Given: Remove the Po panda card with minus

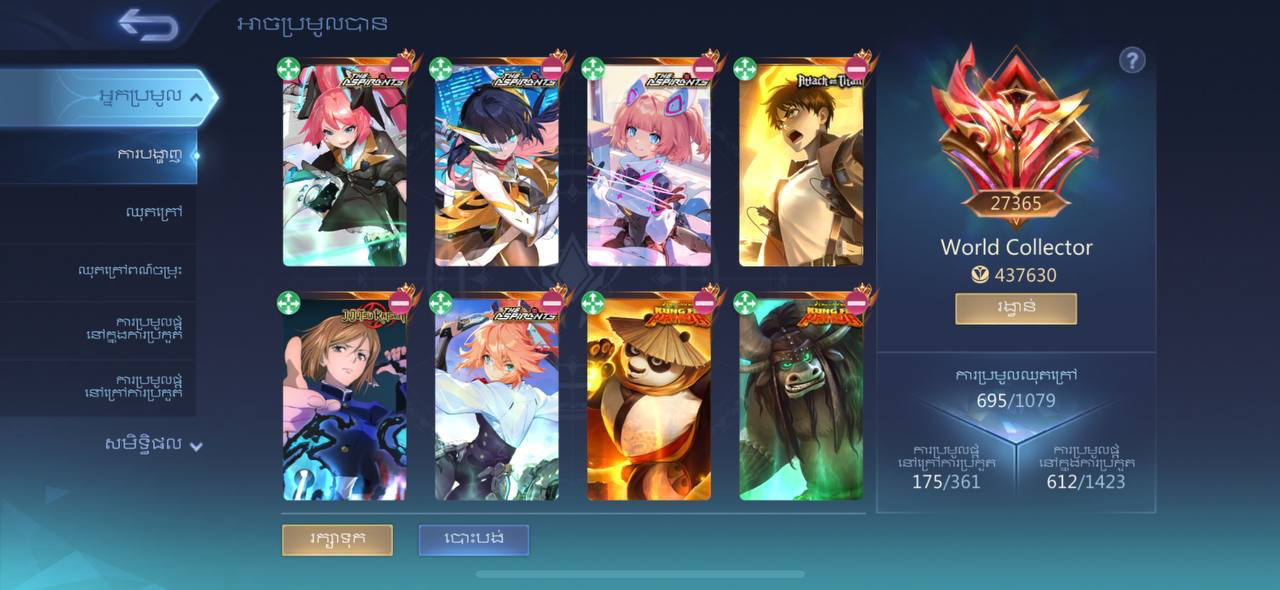Looking at the screenshot, I should pos(704,302).
